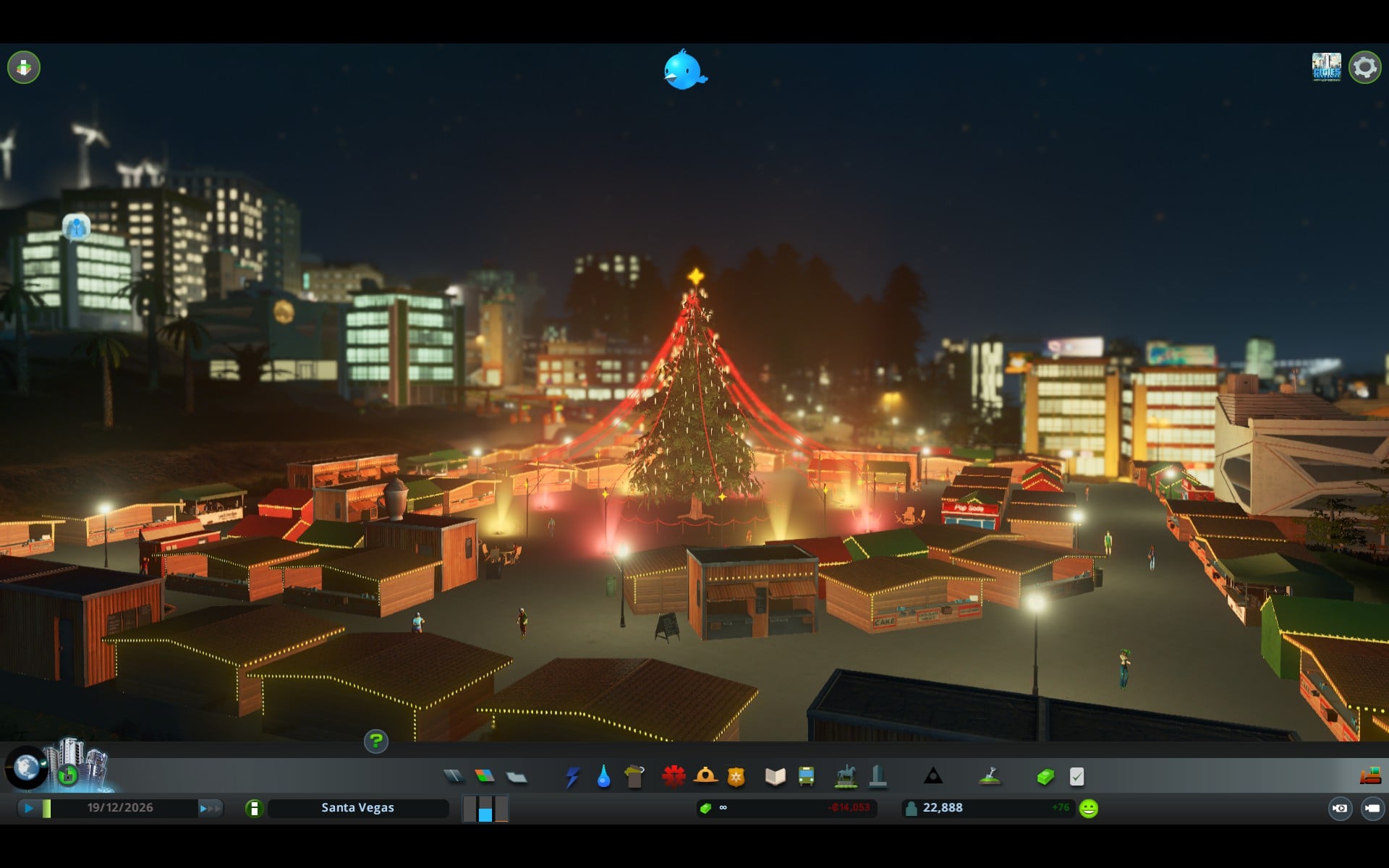Click the play/pause simulation button
This screenshot has height=868, width=1389.
(28, 808)
